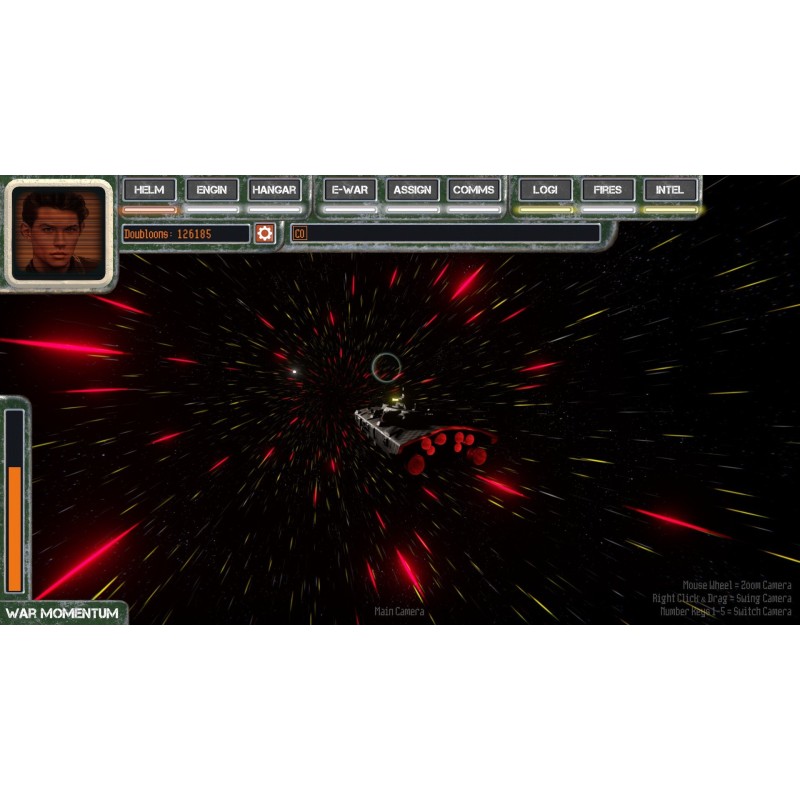View the INTEL panel
The width and height of the screenshot is (800, 800).
tap(670, 190)
